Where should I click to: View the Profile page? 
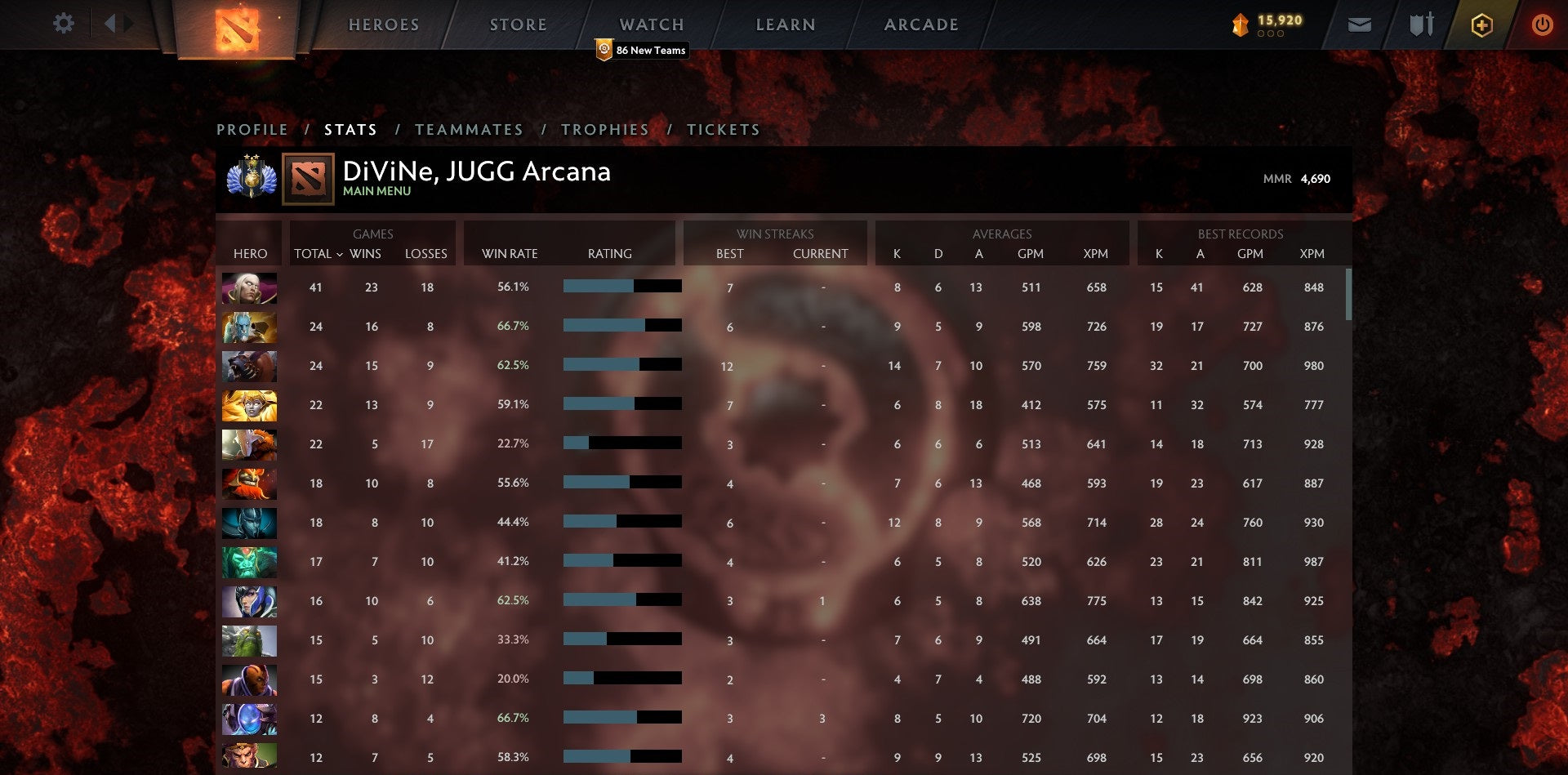pos(252,129)
